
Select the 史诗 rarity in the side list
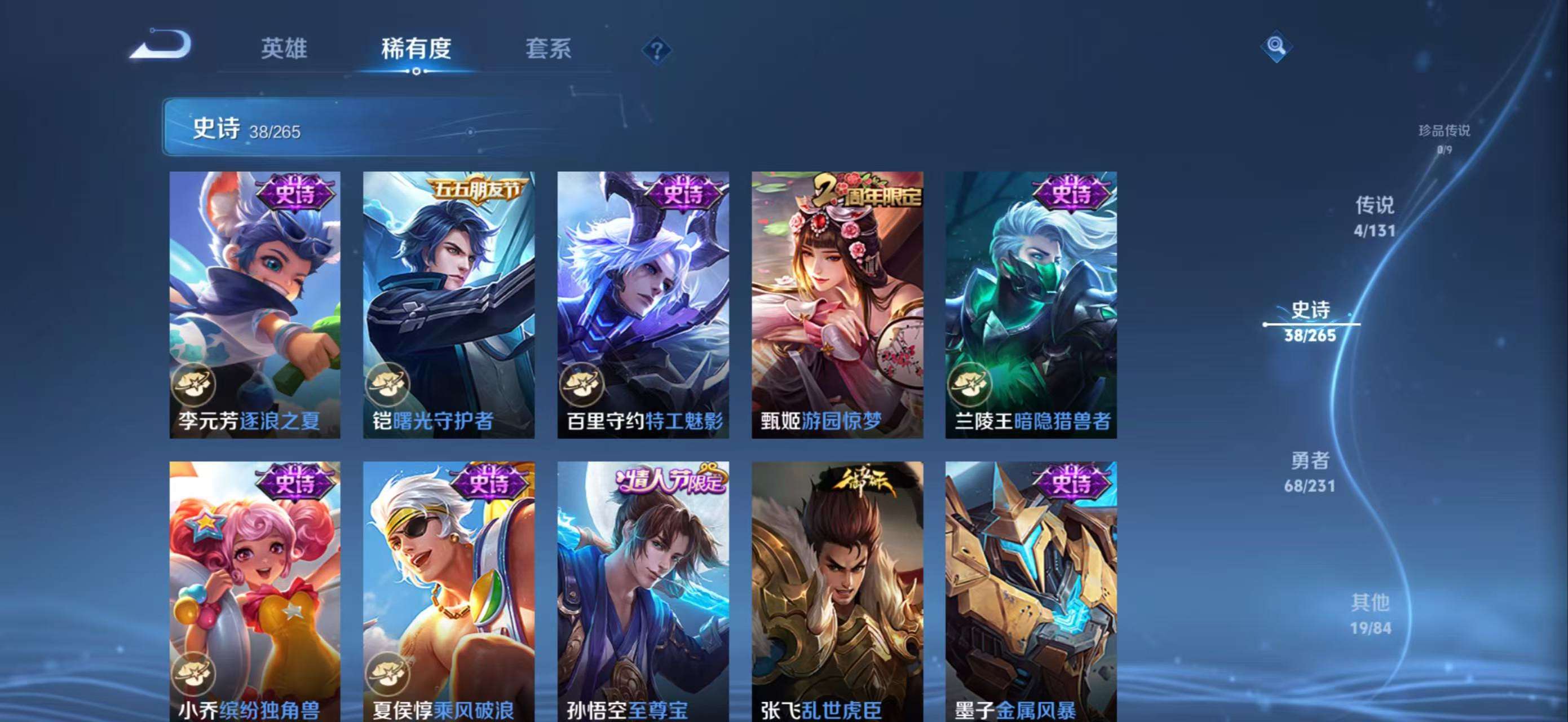[x=1310, y=321]
